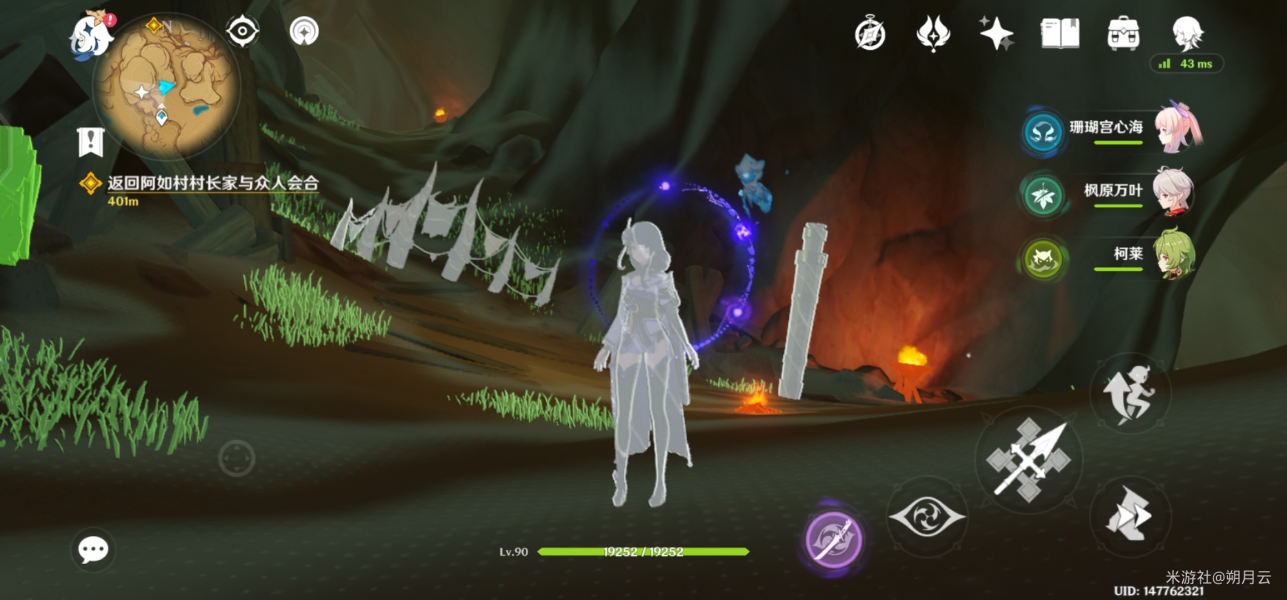Tap the polearm normal attack button
The height and width of the screenshot is (600, 1287).
pyautogui.click(x=1028, y=459)
